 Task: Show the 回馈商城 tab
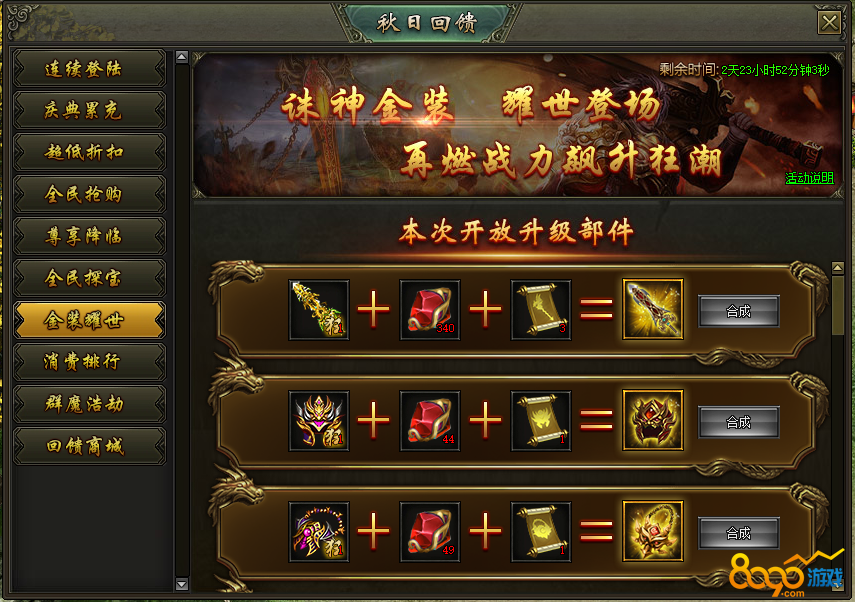click(x=89, y=447)
